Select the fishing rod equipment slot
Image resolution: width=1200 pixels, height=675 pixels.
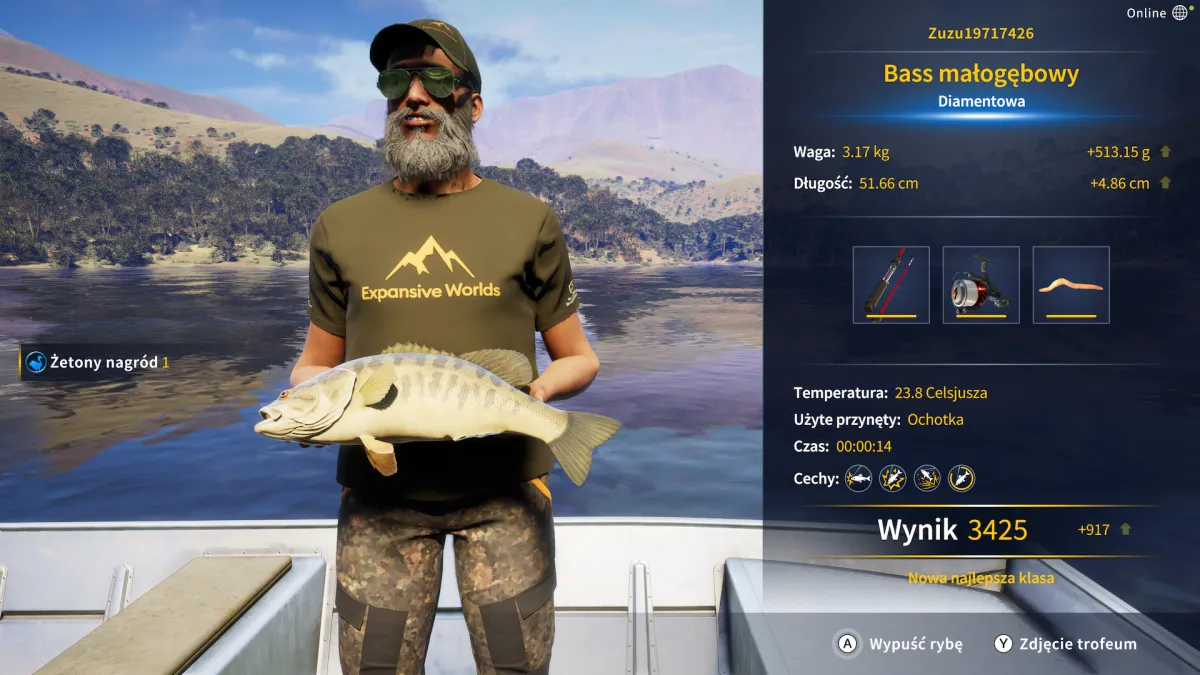point(891,285)
